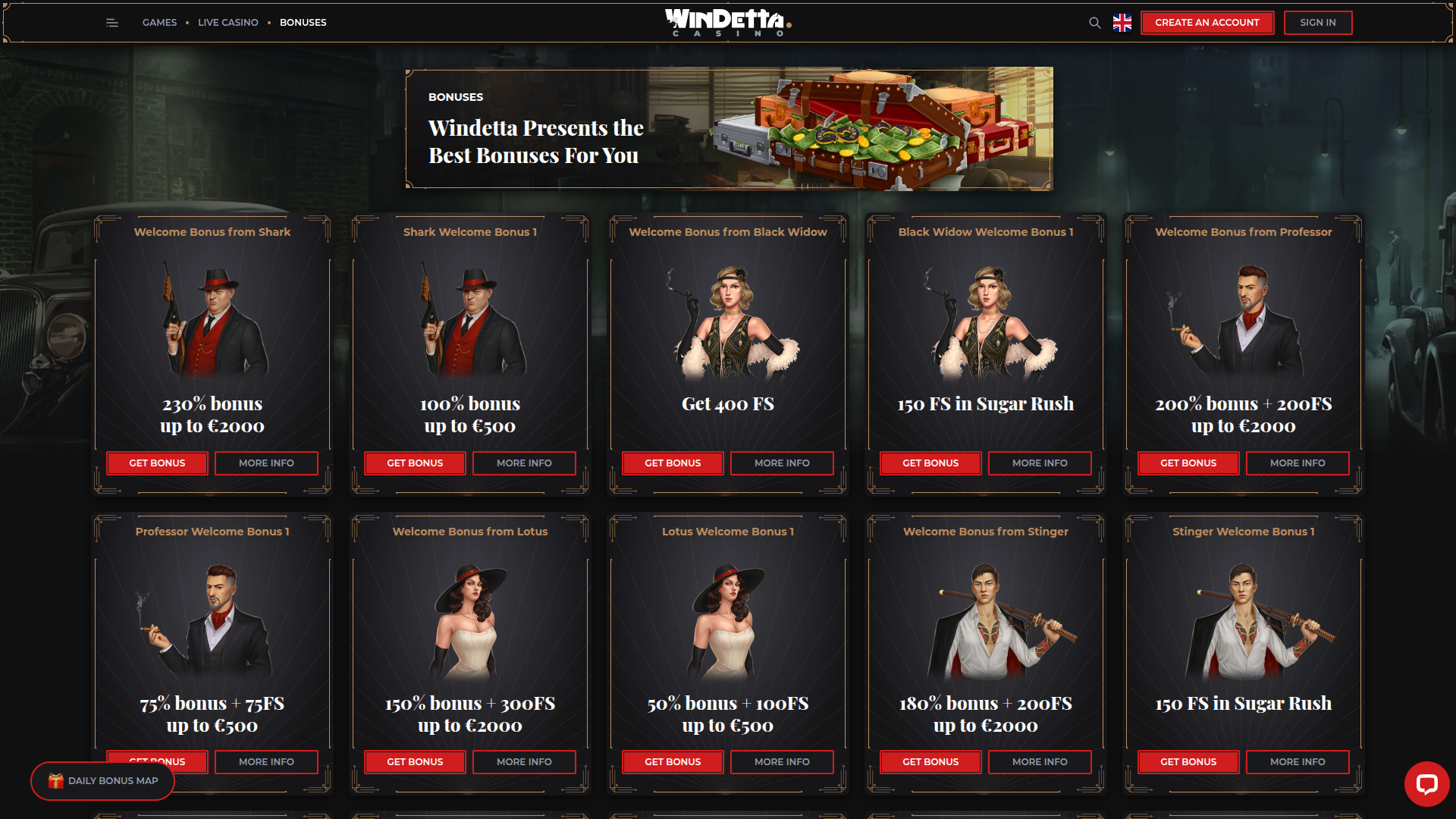Screen dimensions: 1456x819
Task: Get bonus for Welcome Bonus from Professor
Action: point(1188,463)
